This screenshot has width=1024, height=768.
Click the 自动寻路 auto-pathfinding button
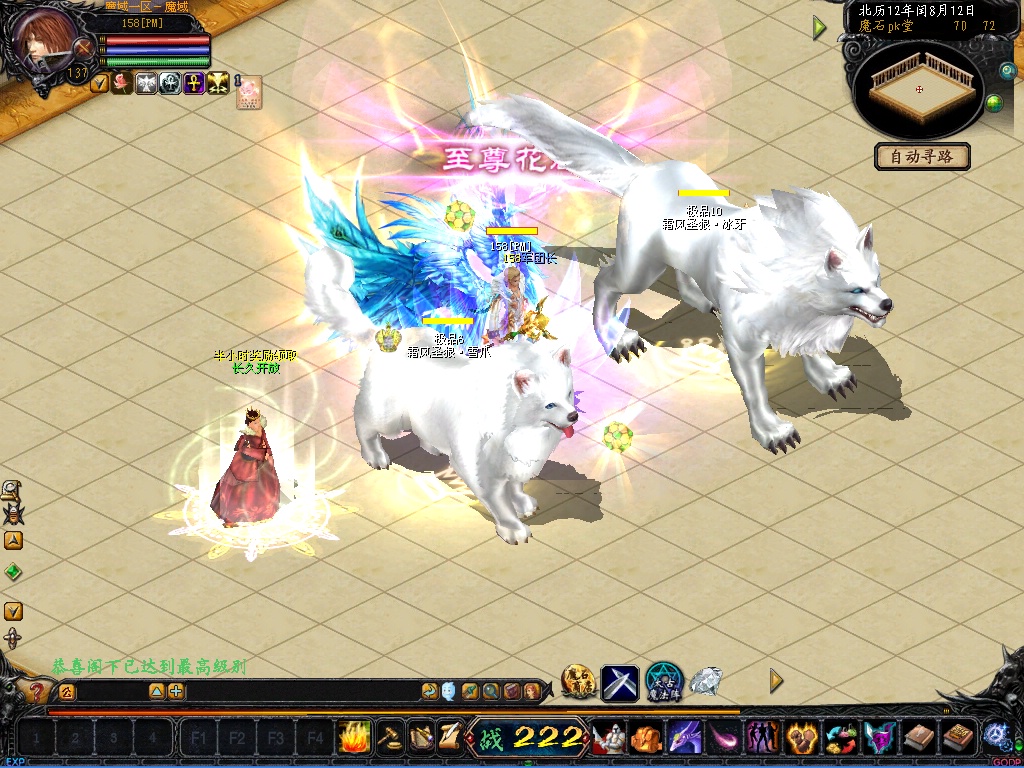click(x=922, y=157)
